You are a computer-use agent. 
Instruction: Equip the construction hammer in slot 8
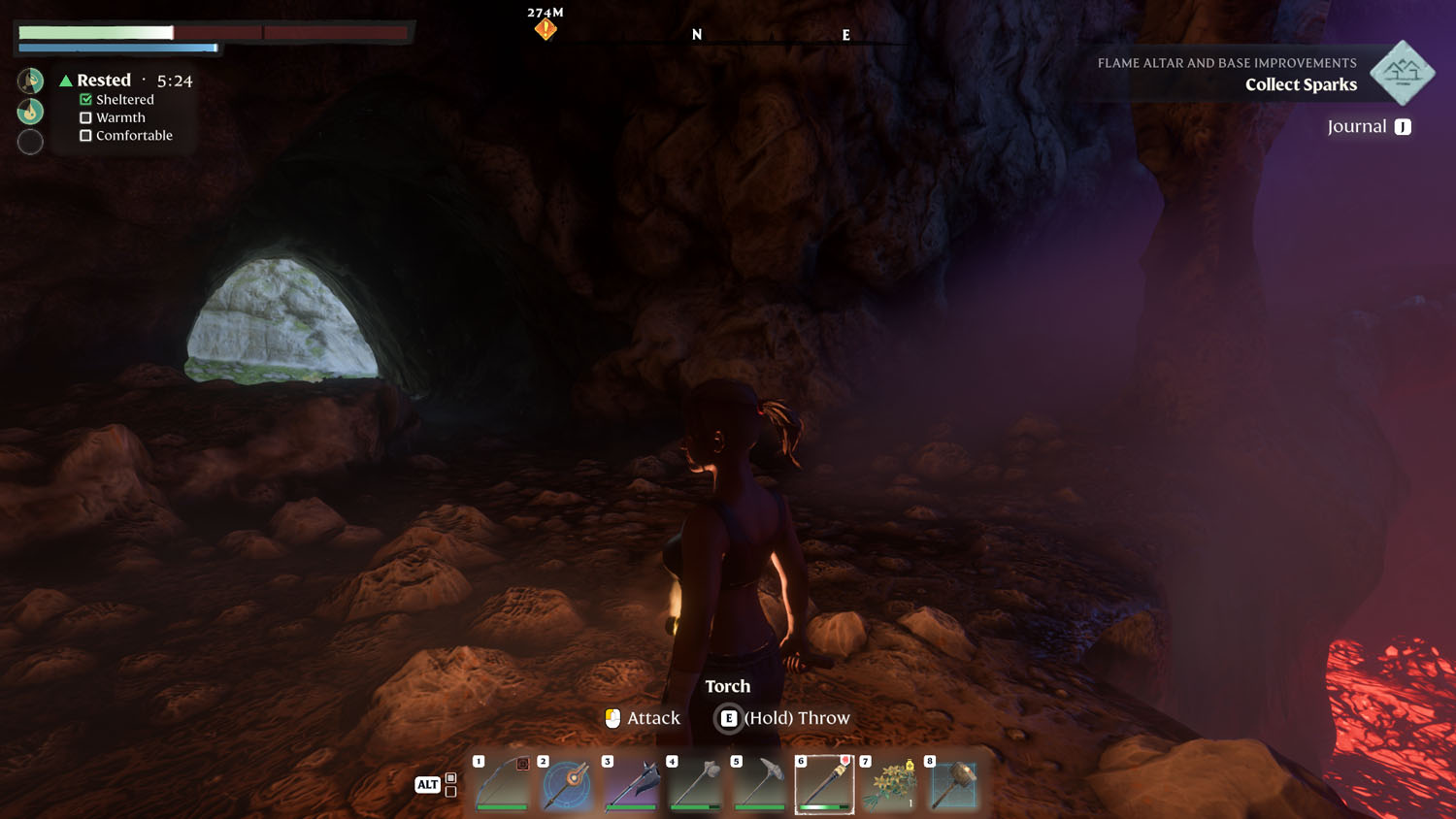[953, 784]
